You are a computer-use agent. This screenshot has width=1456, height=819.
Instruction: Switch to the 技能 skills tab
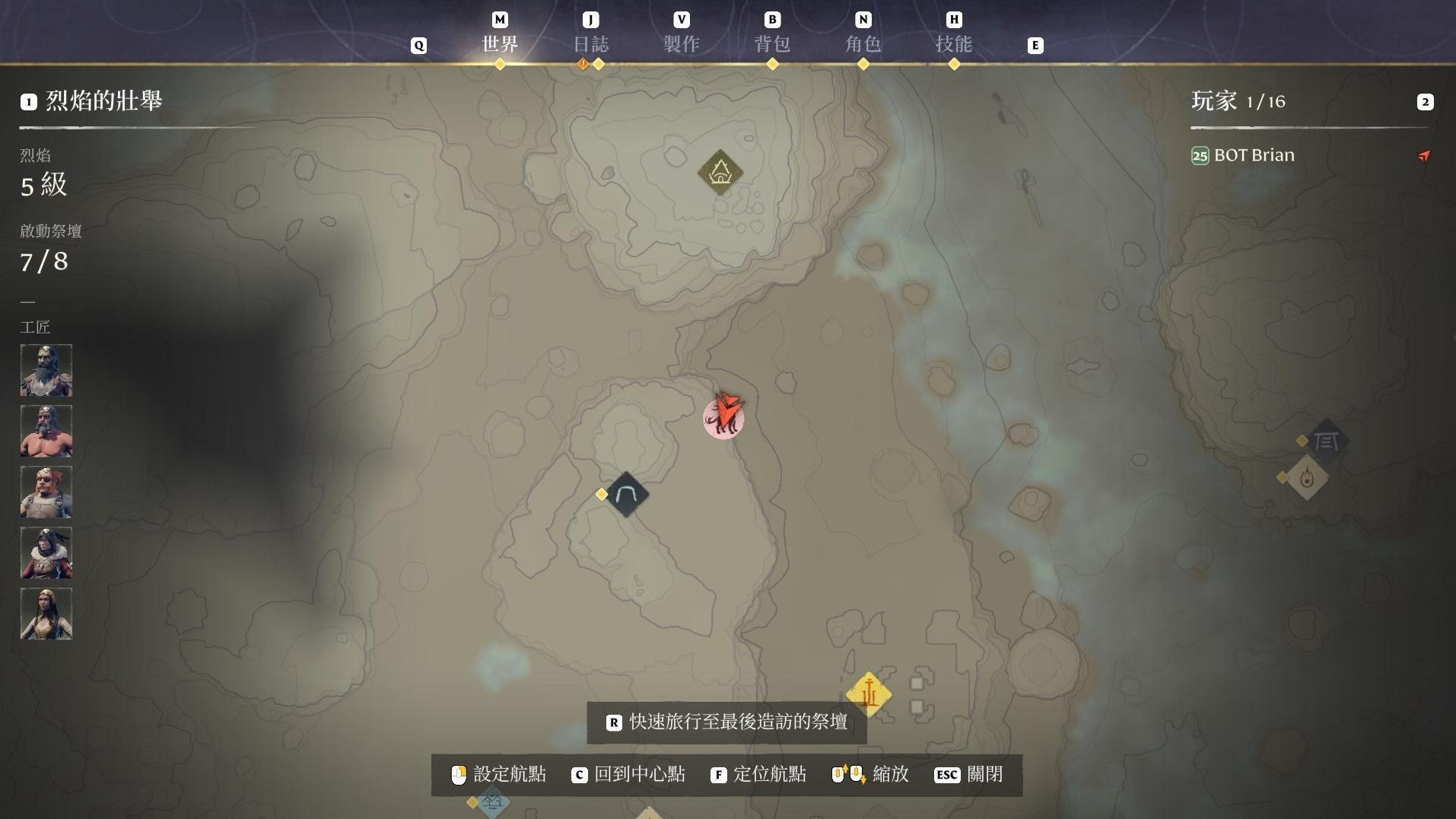click(x=954, y=43)
